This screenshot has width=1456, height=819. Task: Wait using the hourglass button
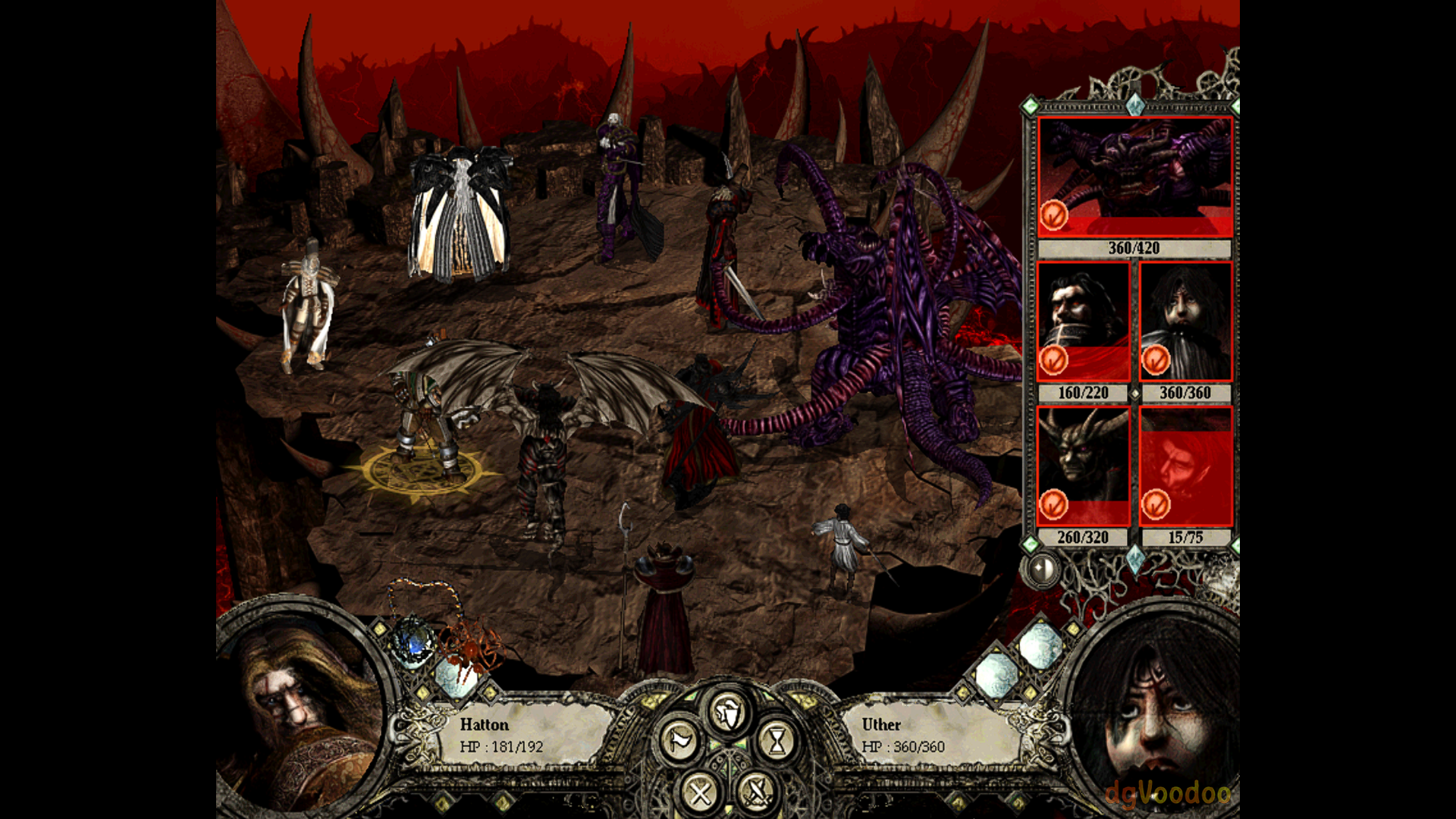777,741
